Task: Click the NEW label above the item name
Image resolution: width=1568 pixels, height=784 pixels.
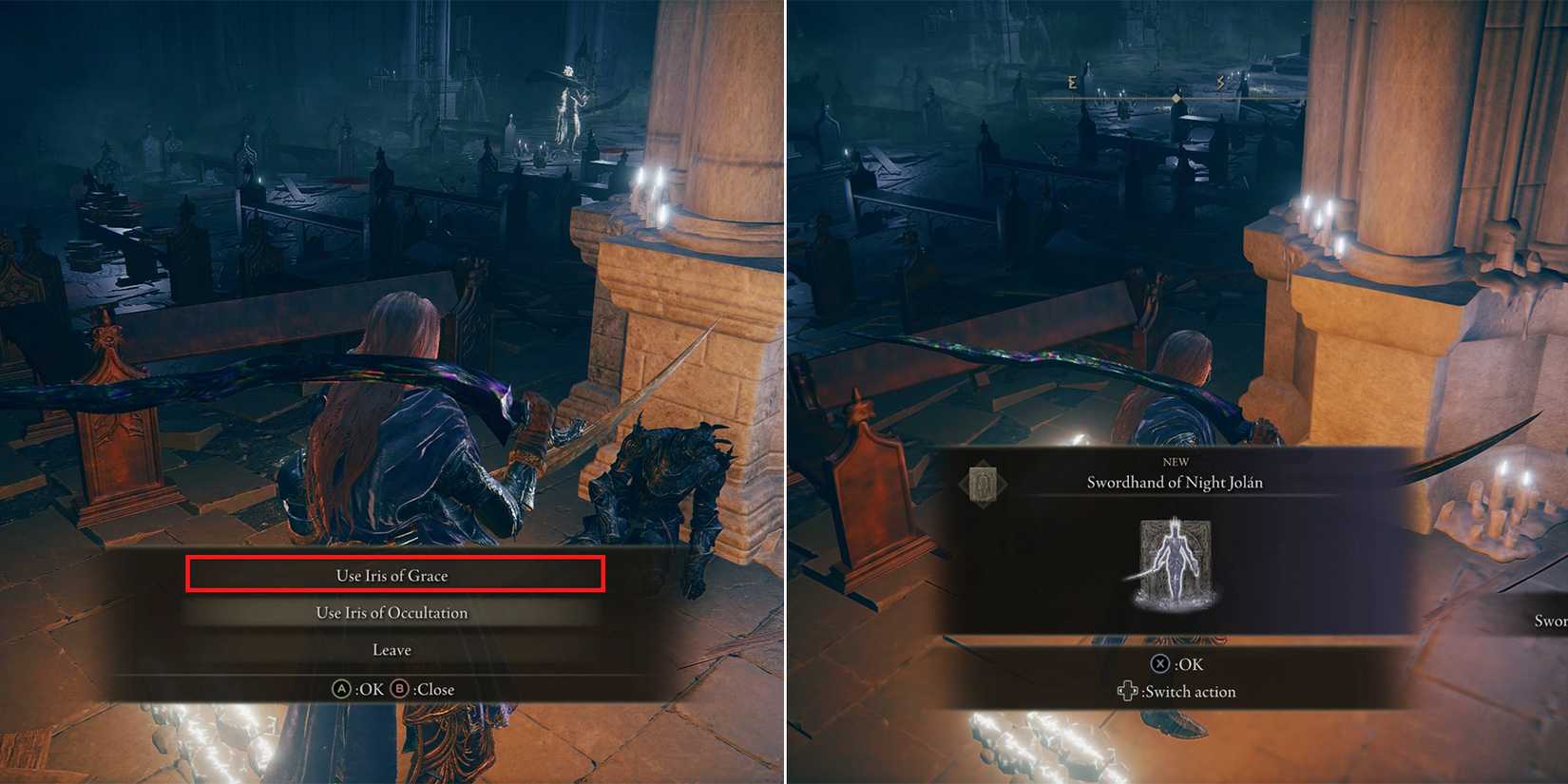Action: click(x=1175, y=461)
